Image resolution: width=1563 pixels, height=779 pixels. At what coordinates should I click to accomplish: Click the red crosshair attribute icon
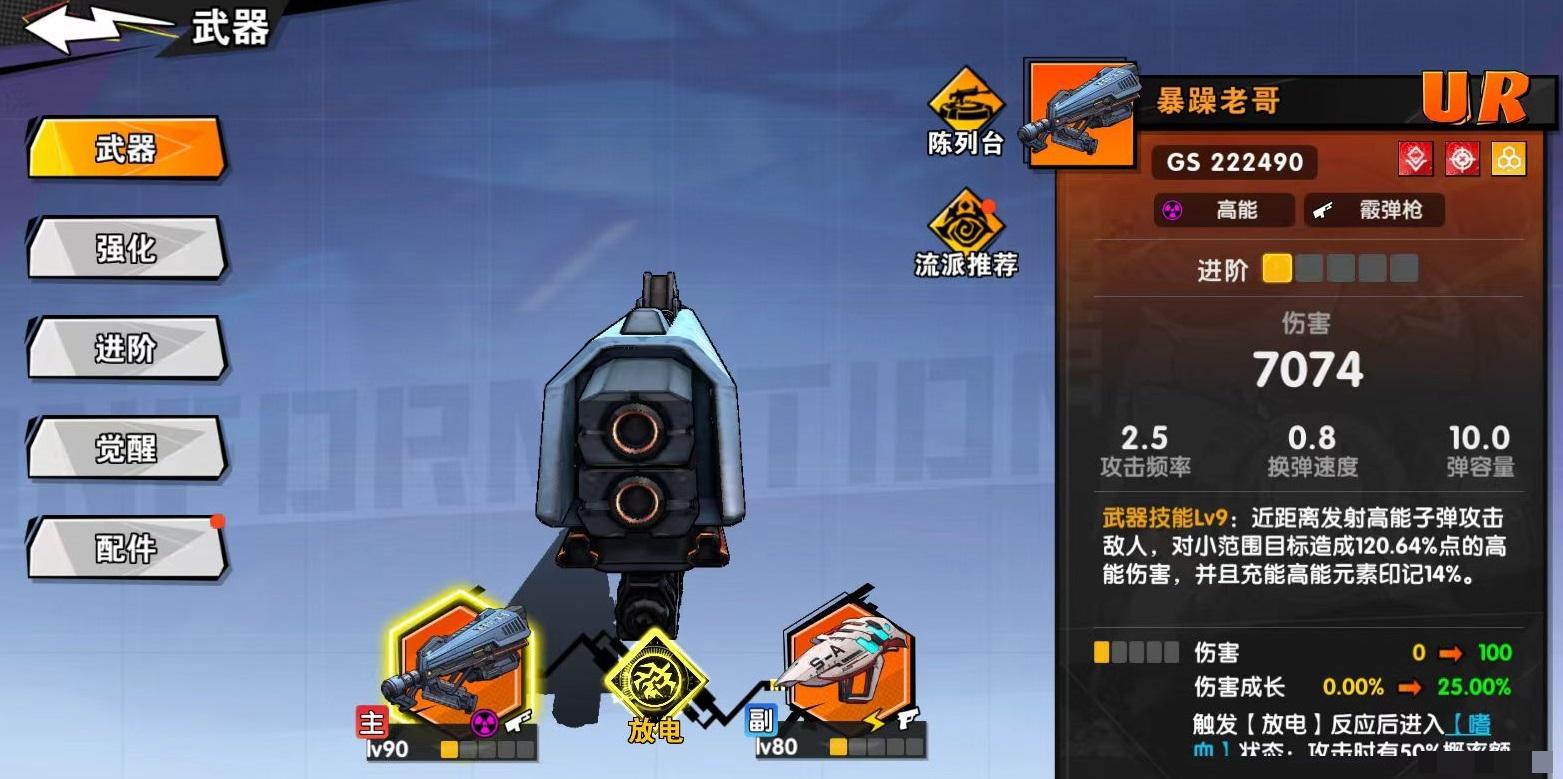[x=1462, y=158]
